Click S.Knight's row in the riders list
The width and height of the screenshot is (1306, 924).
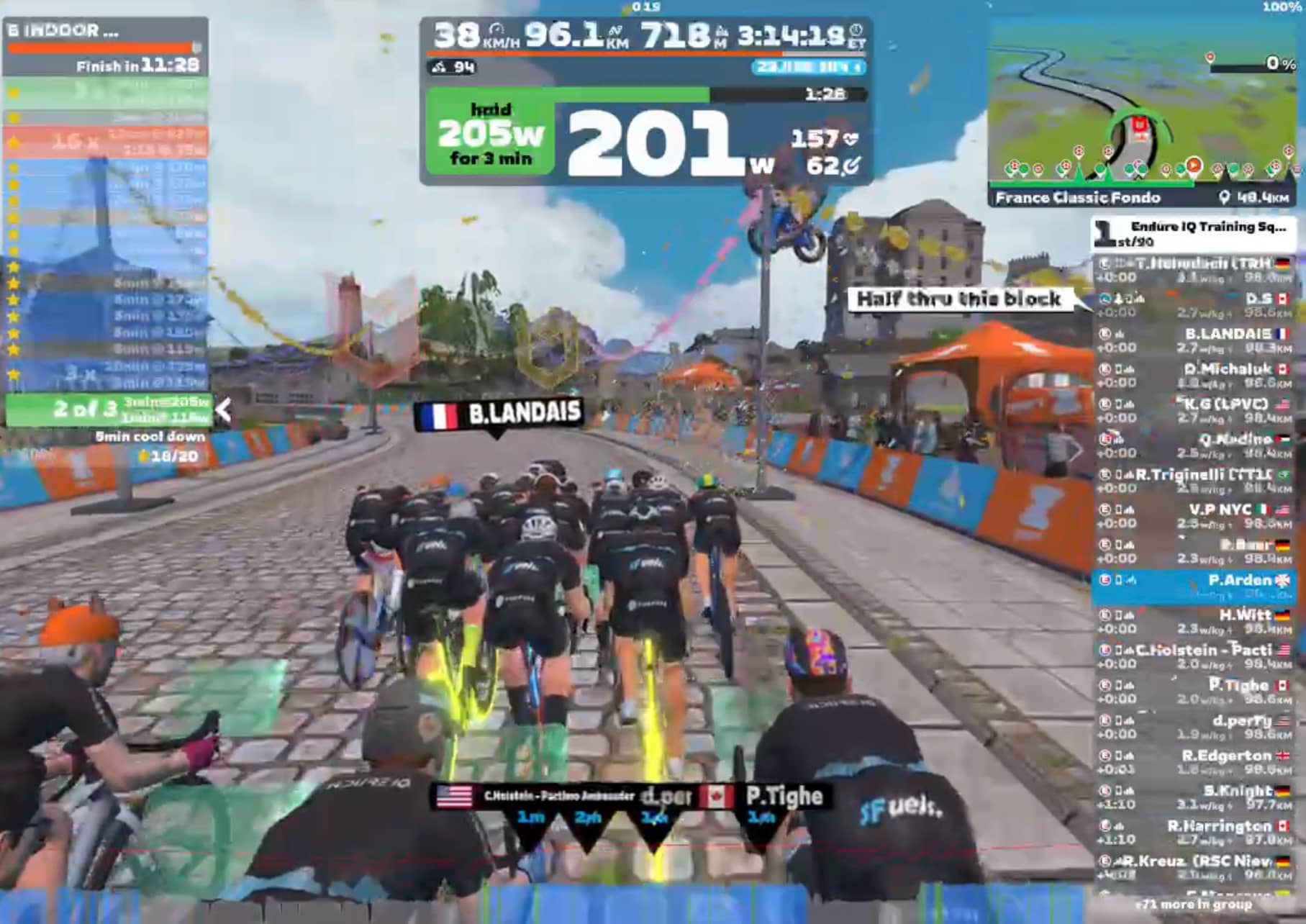pos(1194,797)
